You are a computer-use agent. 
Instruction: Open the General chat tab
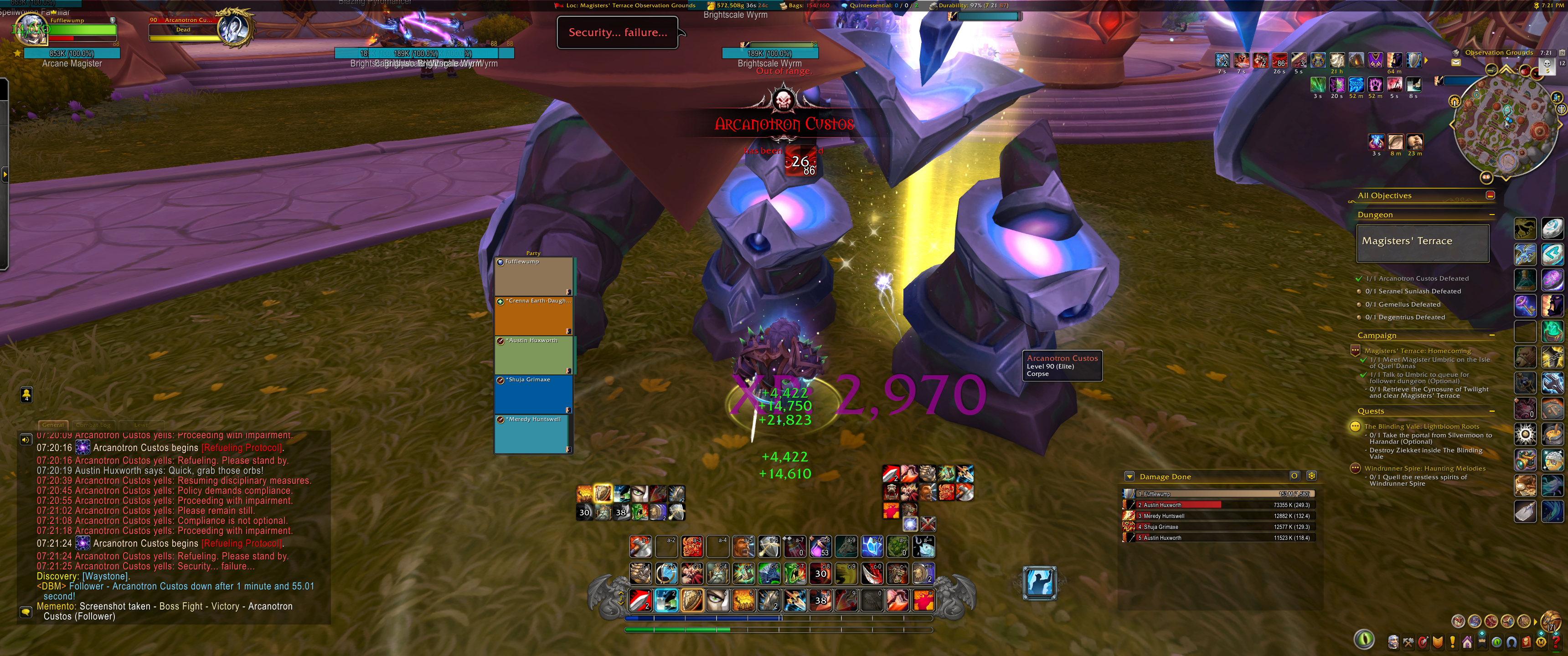coord(54,425)
